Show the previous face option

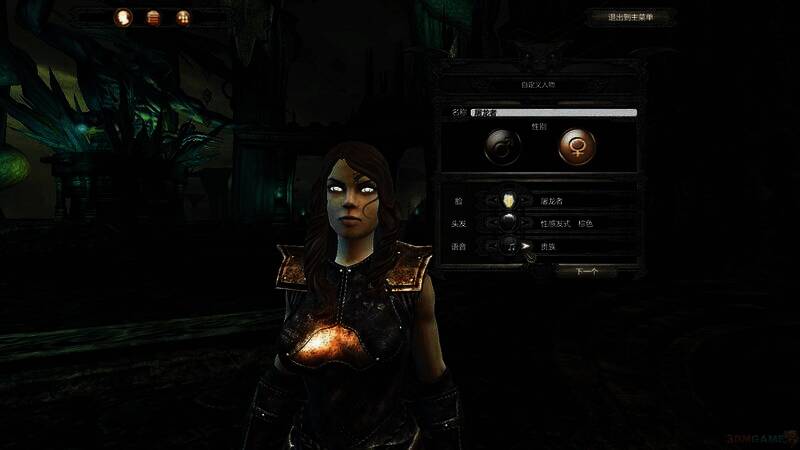491,200
